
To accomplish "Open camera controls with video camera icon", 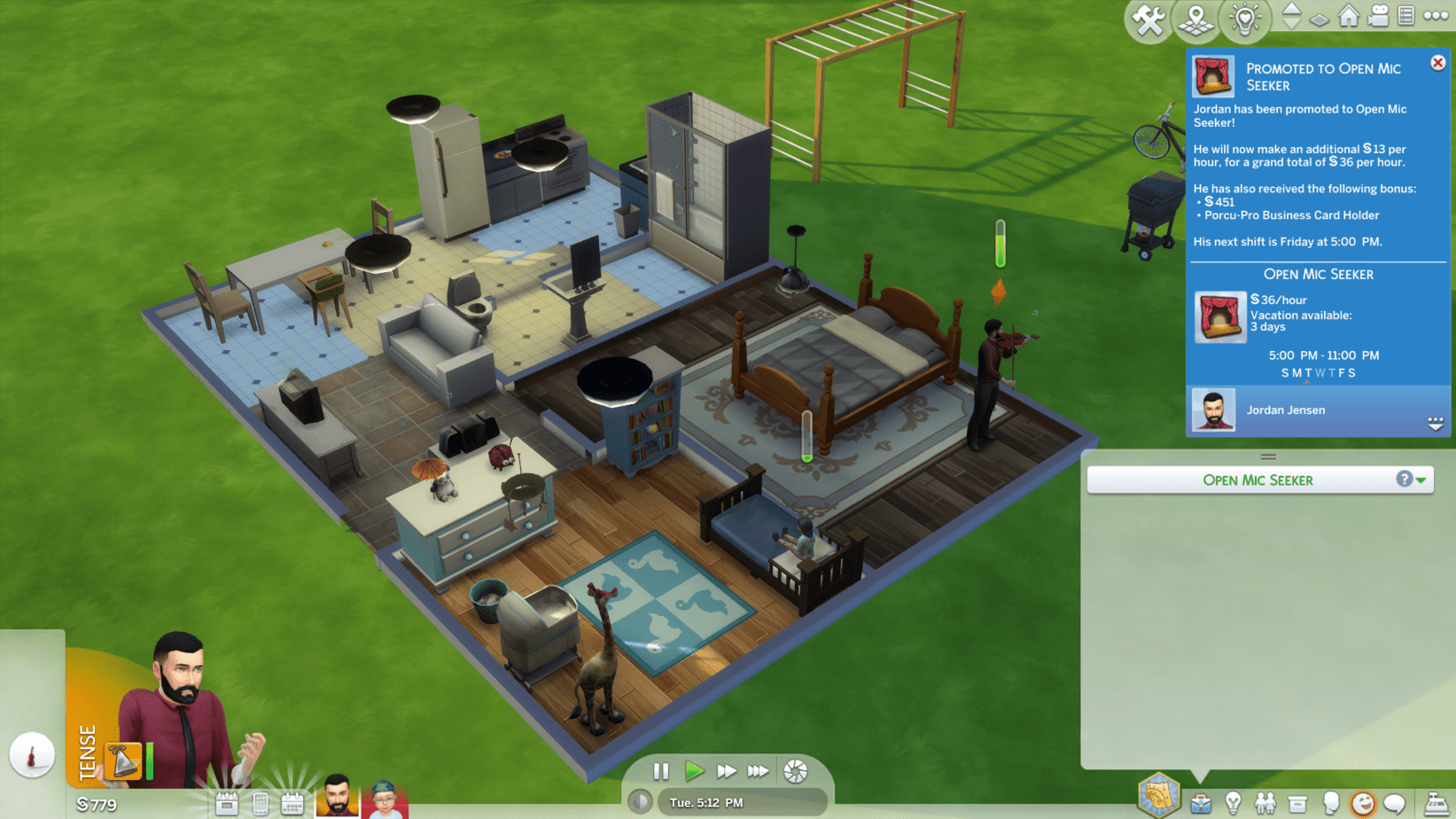I will [1378, 16].
